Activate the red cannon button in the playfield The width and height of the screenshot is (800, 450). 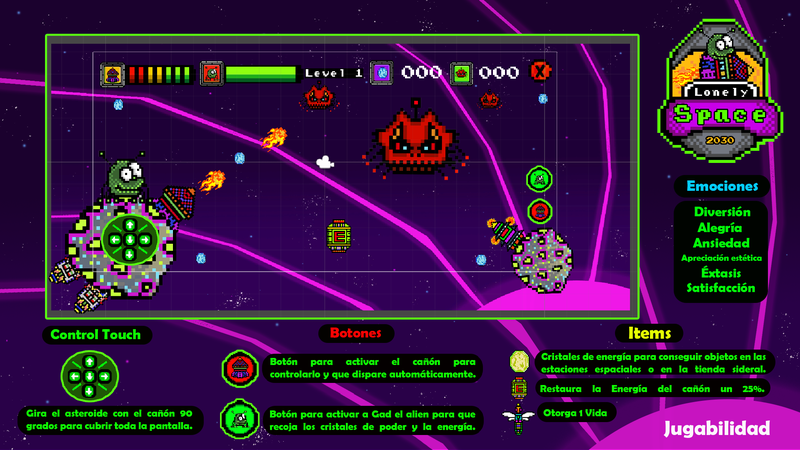click(539, 210)
